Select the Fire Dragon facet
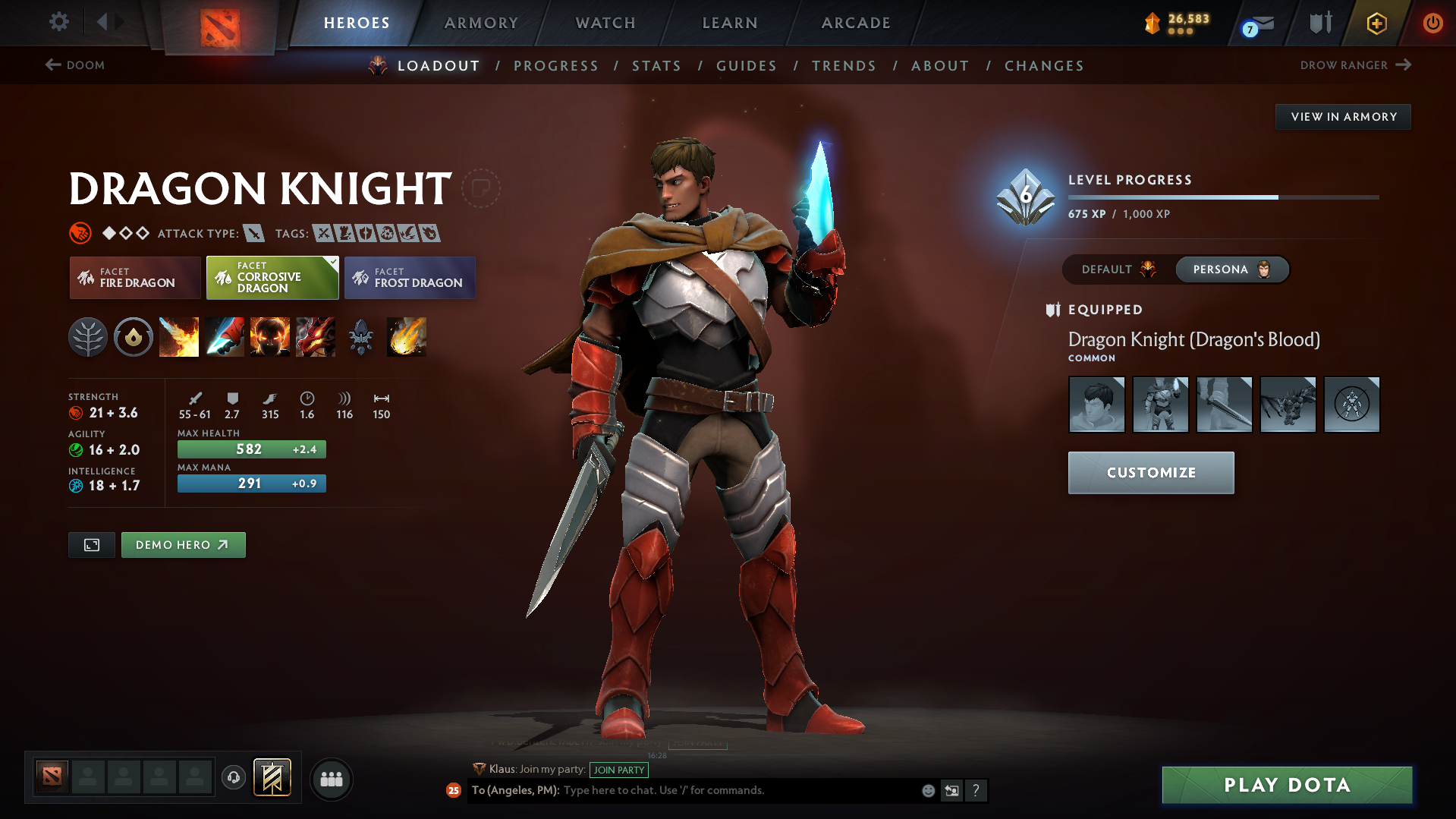The image size is (1456, 819). [135, 278]
